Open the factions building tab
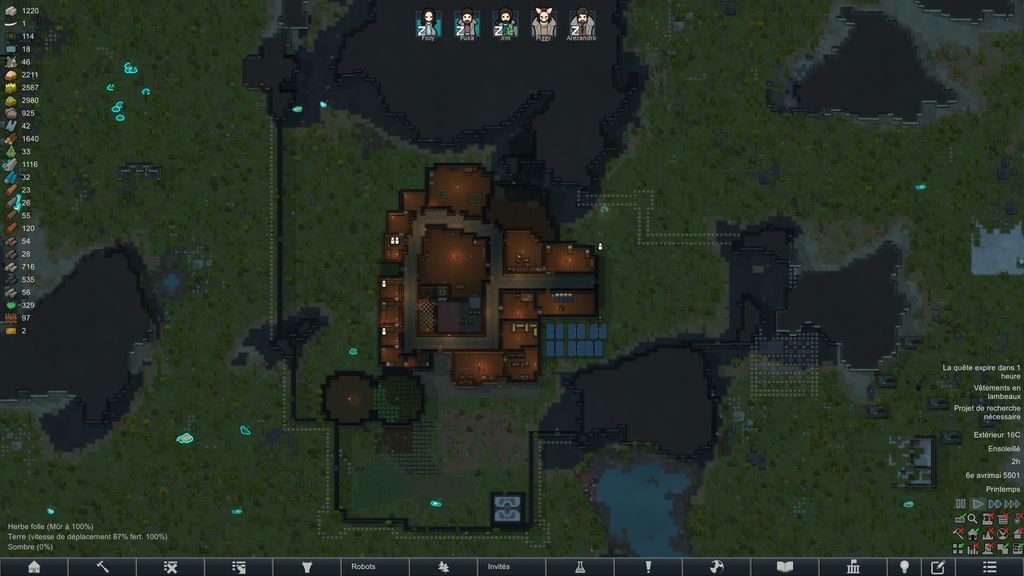 [853, 567]
